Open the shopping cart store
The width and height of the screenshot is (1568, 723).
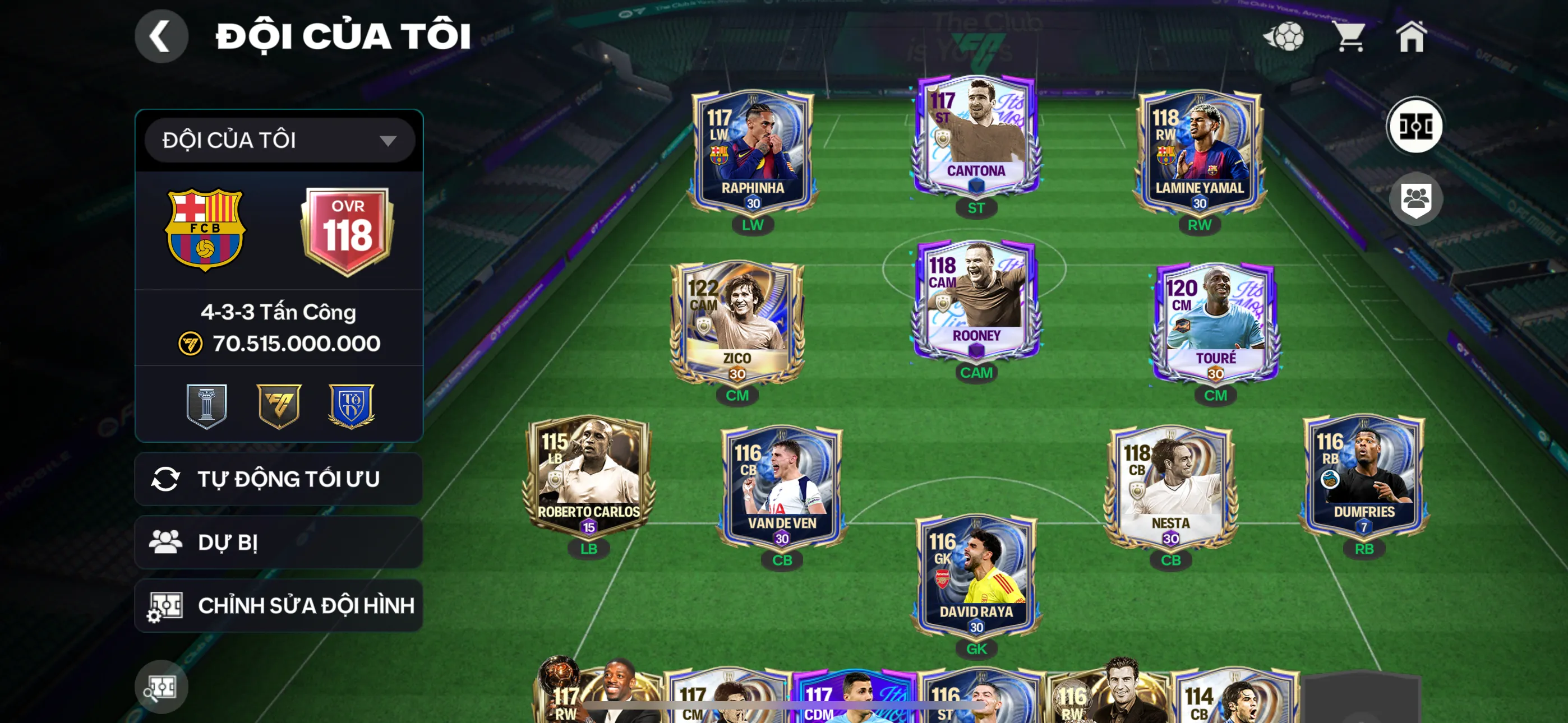(x=1349, y=36)
